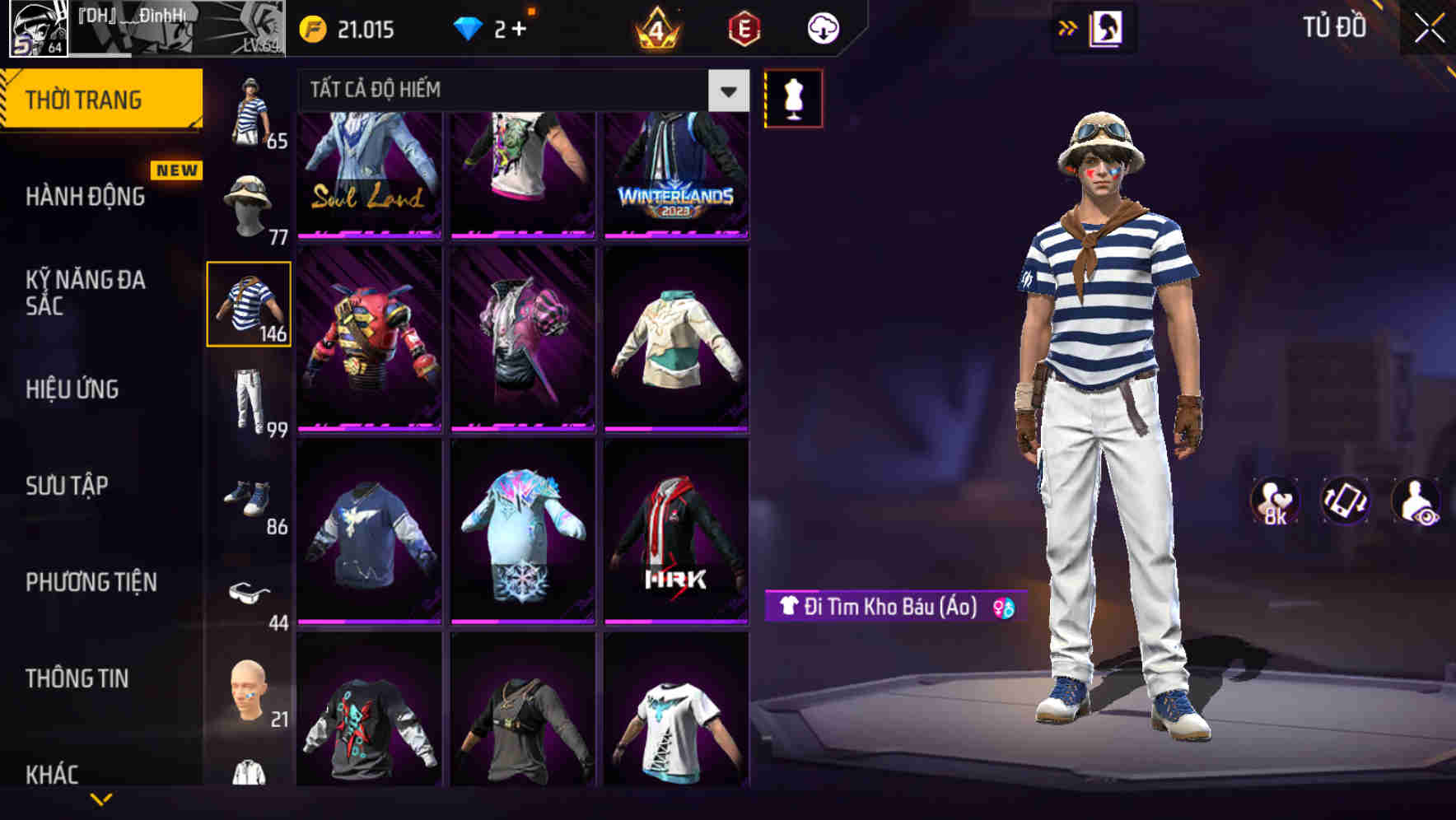Expand the chevron below KHÁC

104,800
